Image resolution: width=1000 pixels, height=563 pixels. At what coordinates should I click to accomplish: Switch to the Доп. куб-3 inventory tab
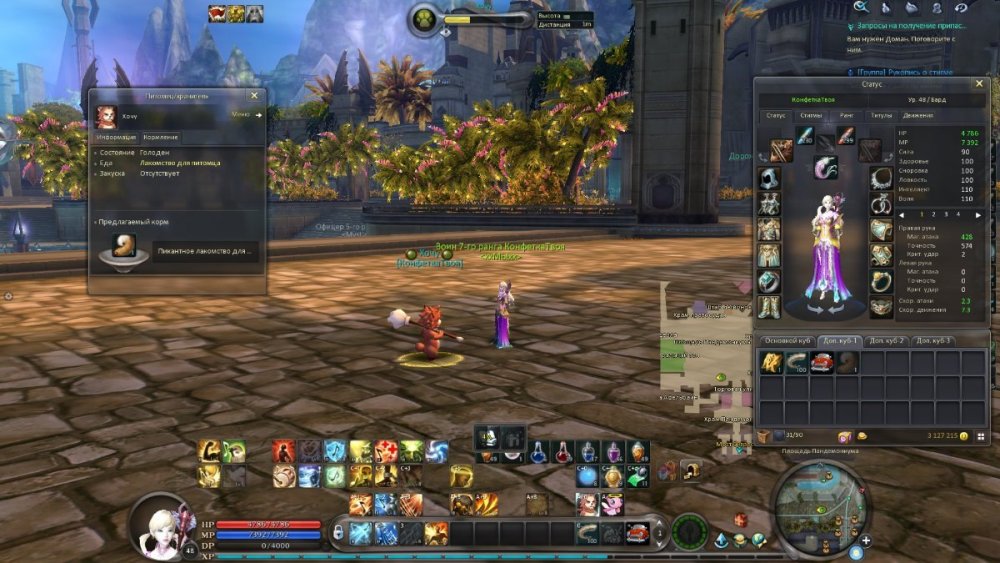click(x=934, y=341)
